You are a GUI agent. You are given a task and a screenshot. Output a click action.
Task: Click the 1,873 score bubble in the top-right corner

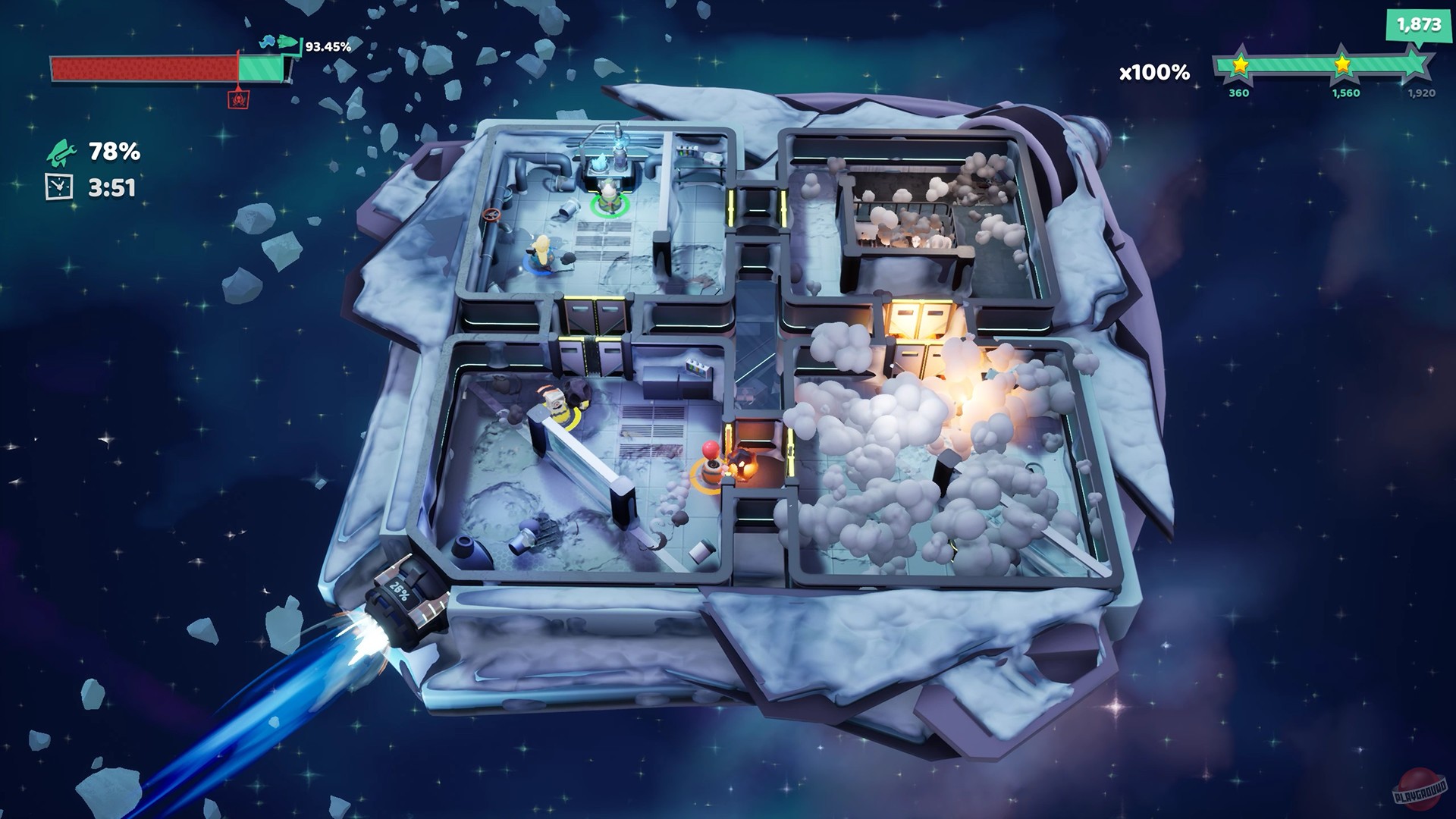(x=1419, y=24)
